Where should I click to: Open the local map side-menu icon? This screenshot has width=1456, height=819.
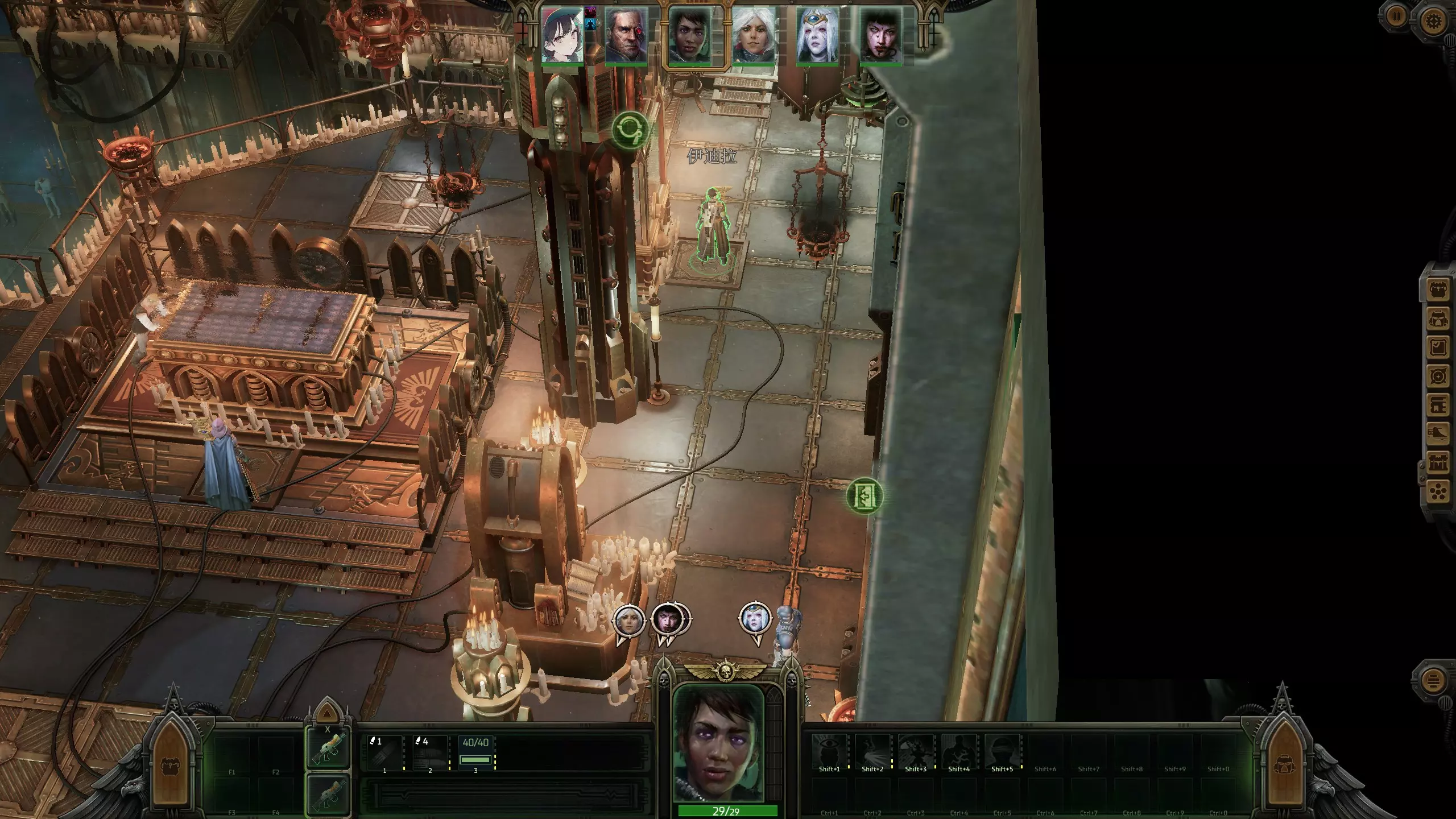click(x=1439, y=377)
